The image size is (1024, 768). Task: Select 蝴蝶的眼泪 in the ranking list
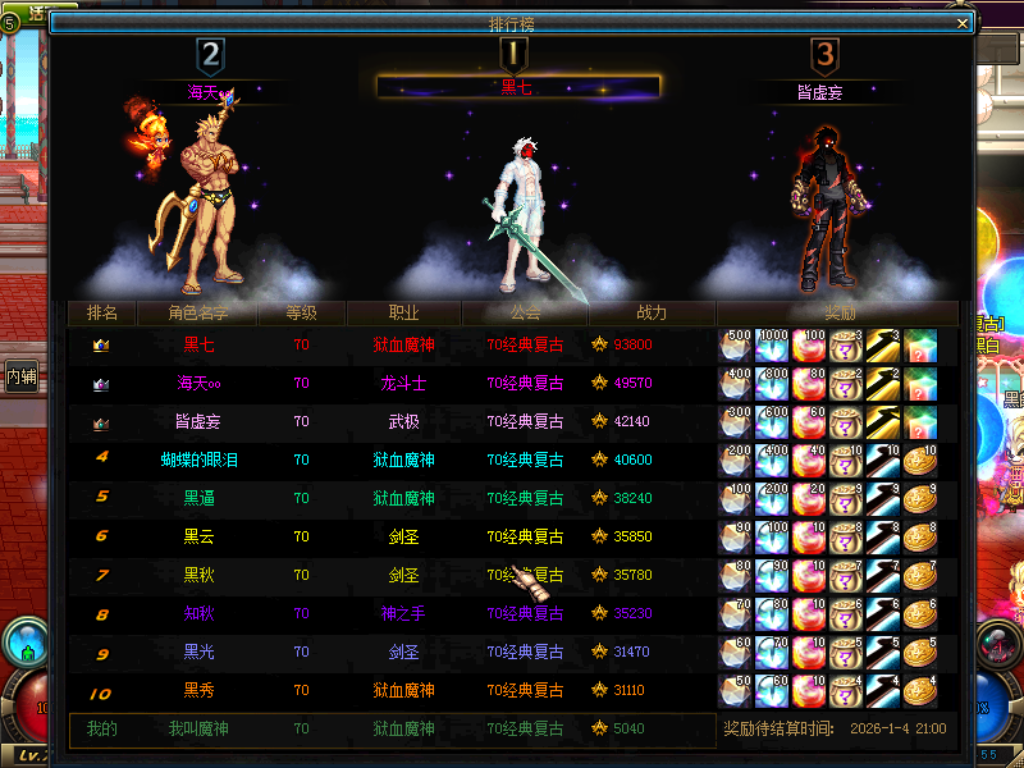pos(199,460)
